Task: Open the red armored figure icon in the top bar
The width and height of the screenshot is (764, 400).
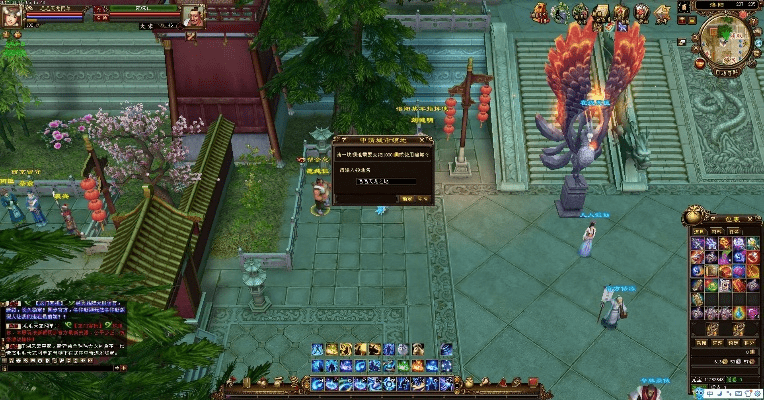Action: [540, 12]
